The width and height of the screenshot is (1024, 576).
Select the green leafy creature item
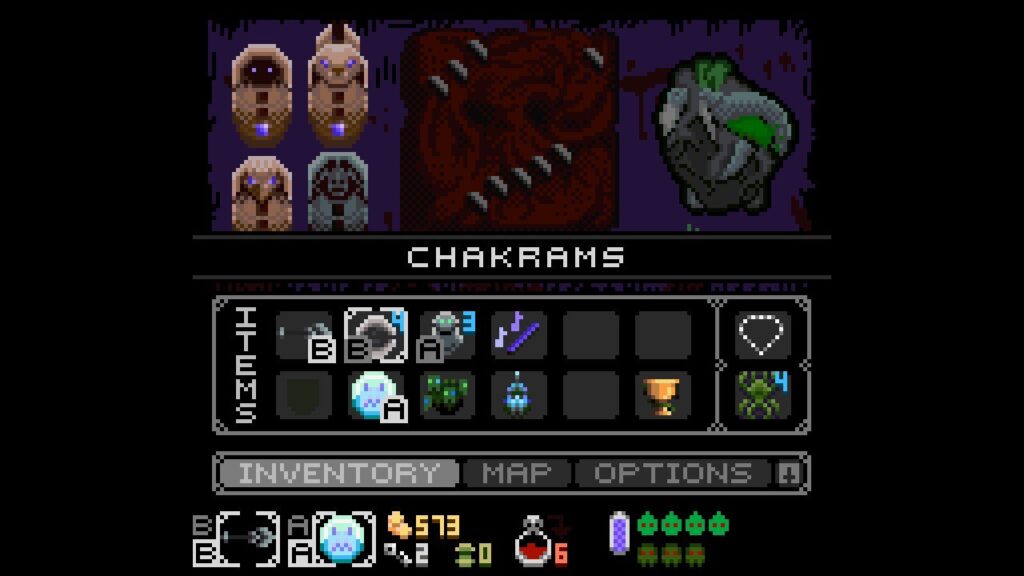click(x=446, y=396)
